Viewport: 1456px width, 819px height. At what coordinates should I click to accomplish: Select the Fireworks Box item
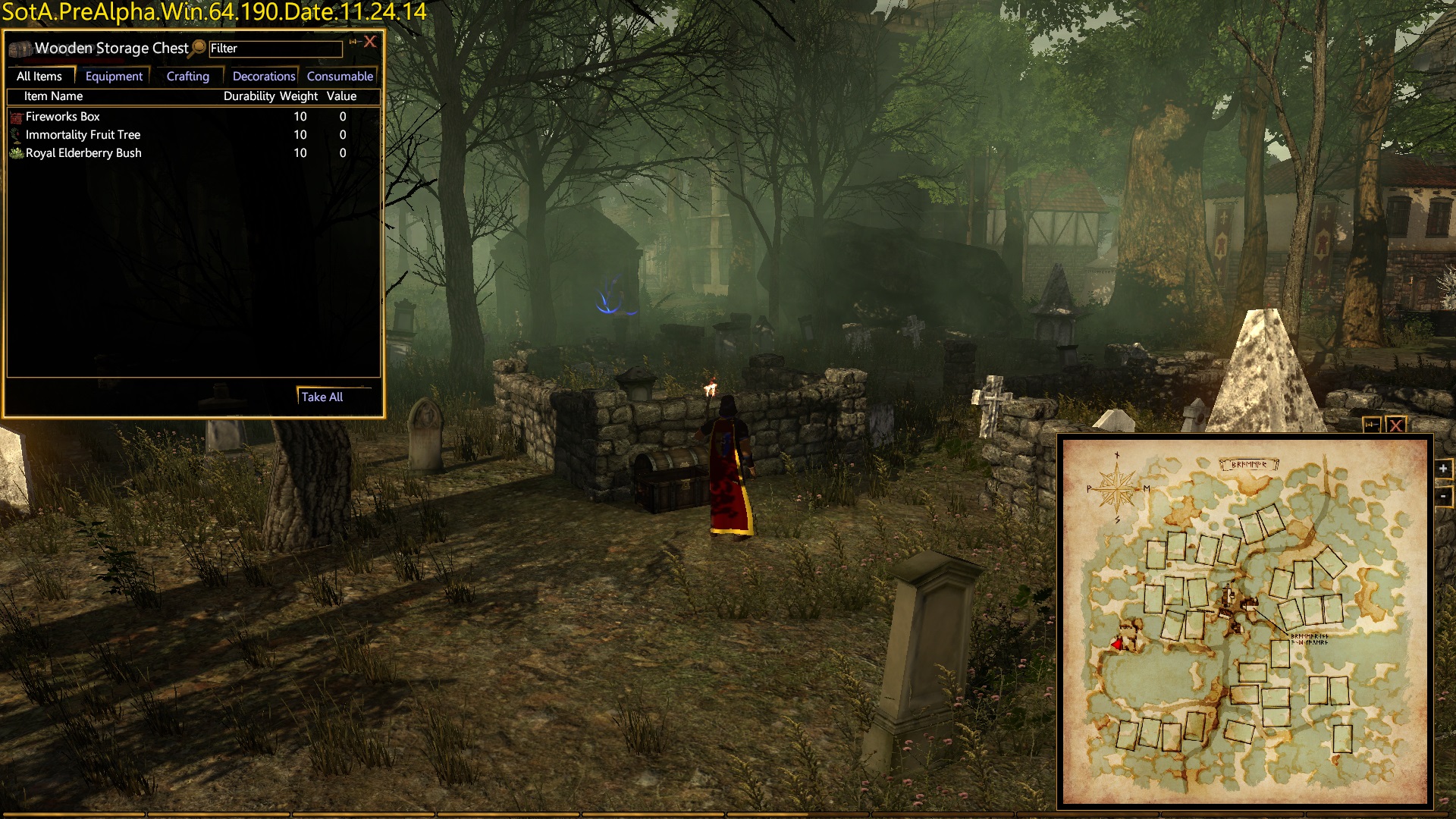[x=63, y=117]
